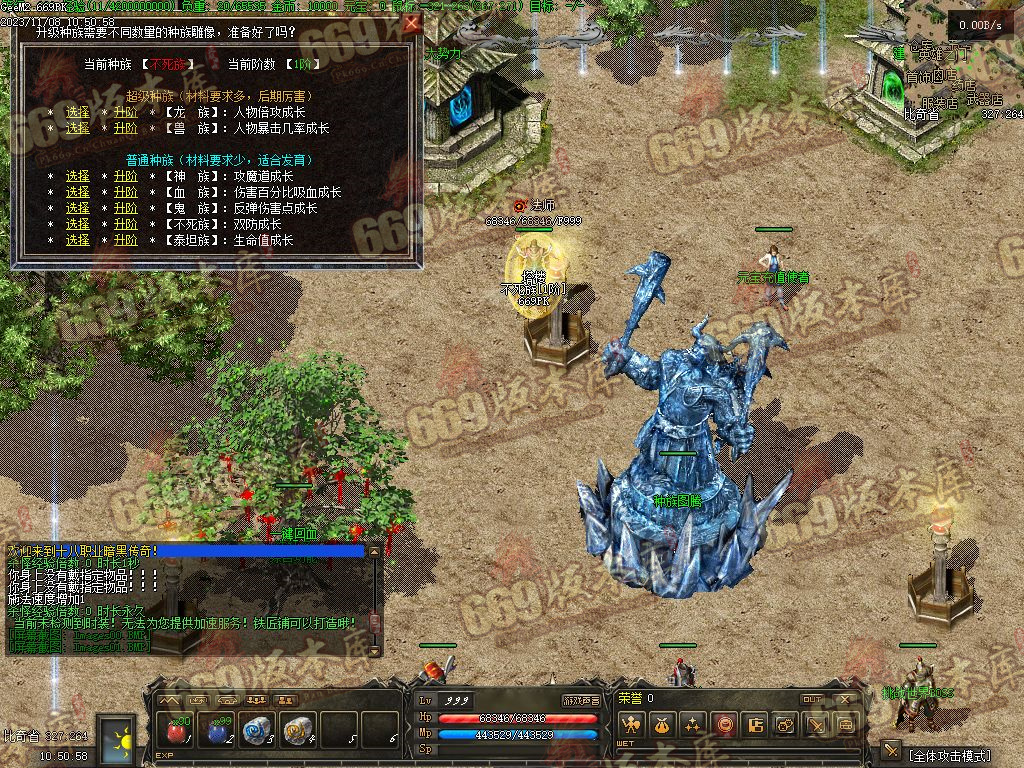Click the sun day-night icon
The height and width of the screenshot is (768, 1024).
(x=122, y=740)
